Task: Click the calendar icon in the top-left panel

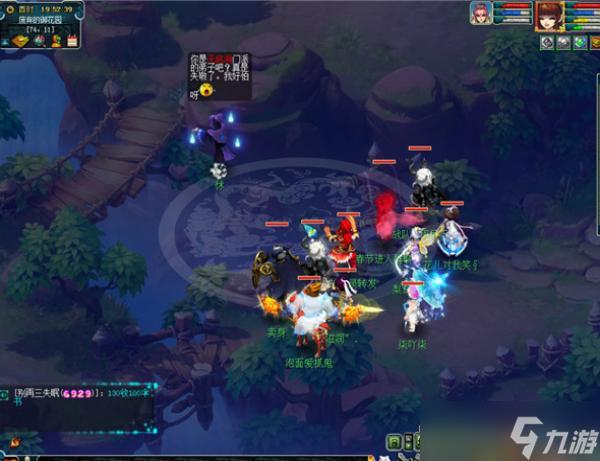Action: coord(72,41)
